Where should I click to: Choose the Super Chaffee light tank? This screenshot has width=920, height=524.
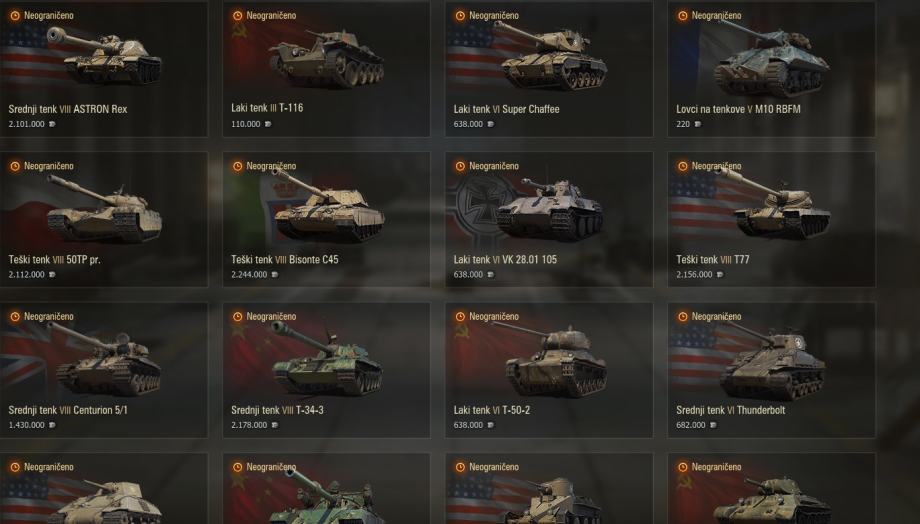[549, 69]
